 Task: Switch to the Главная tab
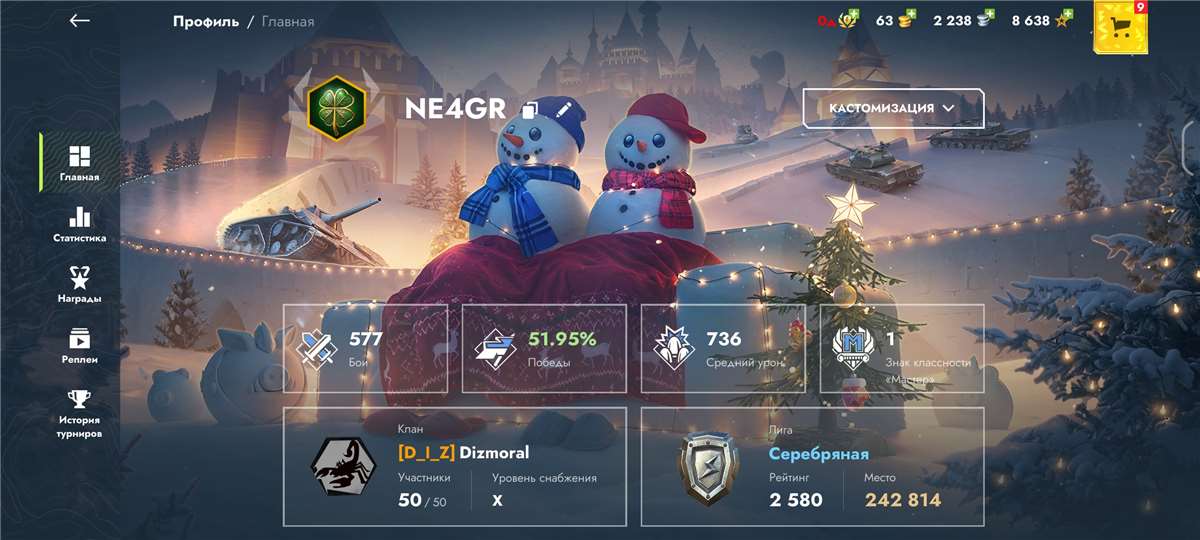79,163
